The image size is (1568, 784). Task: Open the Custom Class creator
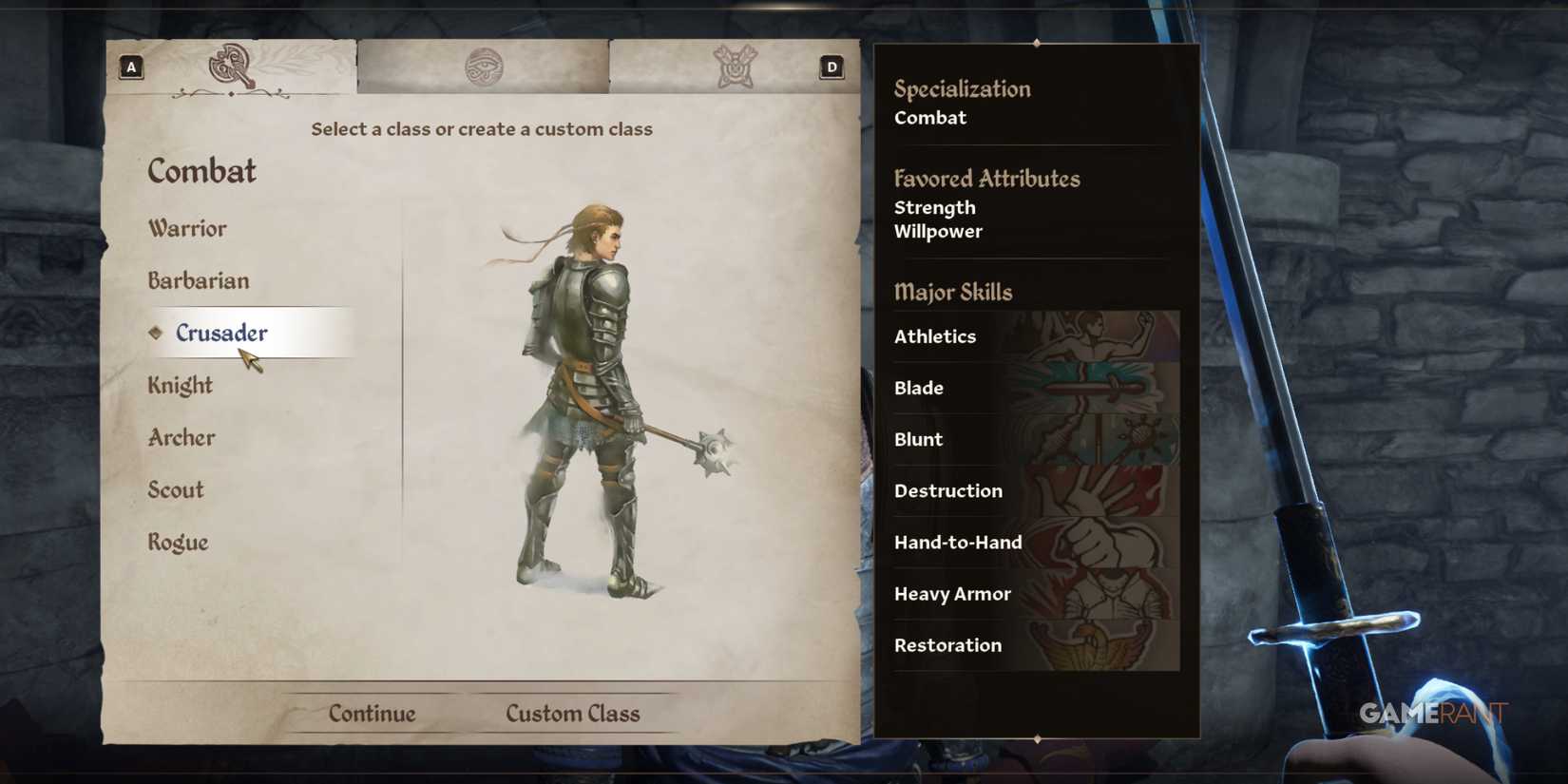pyautogui.click(x=572, y=713)
